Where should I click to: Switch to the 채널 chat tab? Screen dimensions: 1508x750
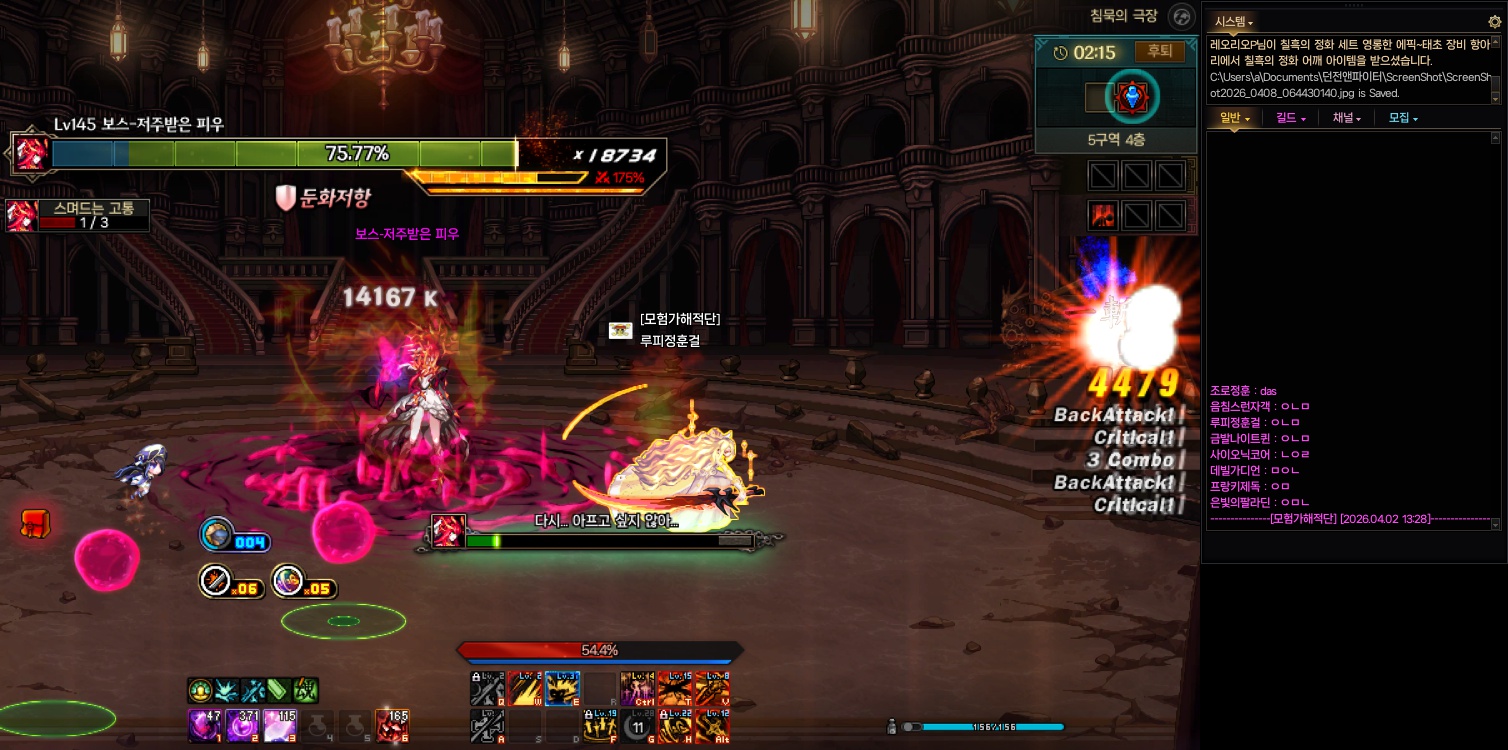(x=1346, y=118)
